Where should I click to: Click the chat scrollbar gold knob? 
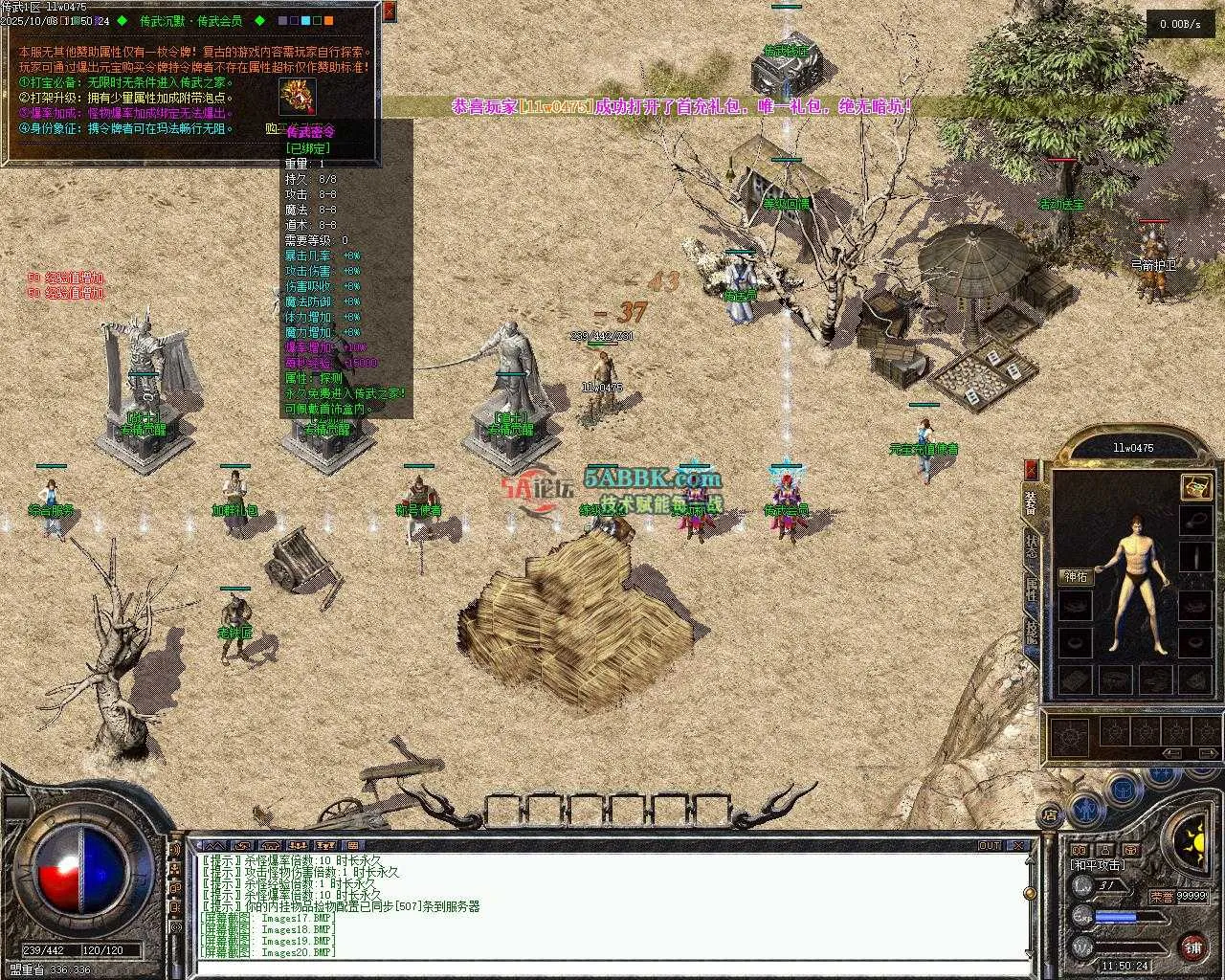click(x=1030, y=893)
